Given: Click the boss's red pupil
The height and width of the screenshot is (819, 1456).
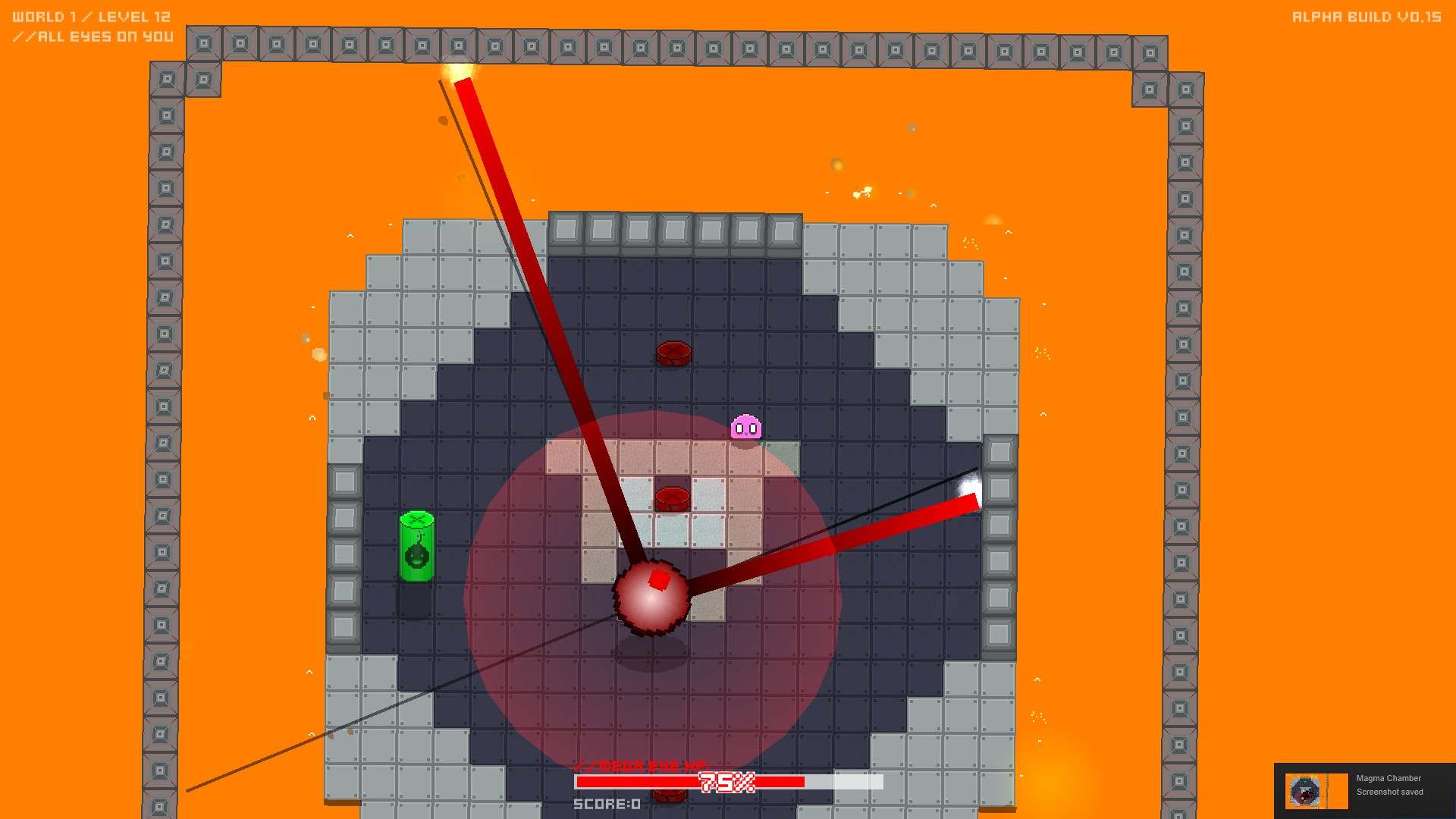Looking at the screenshot, I should [658, 579].
